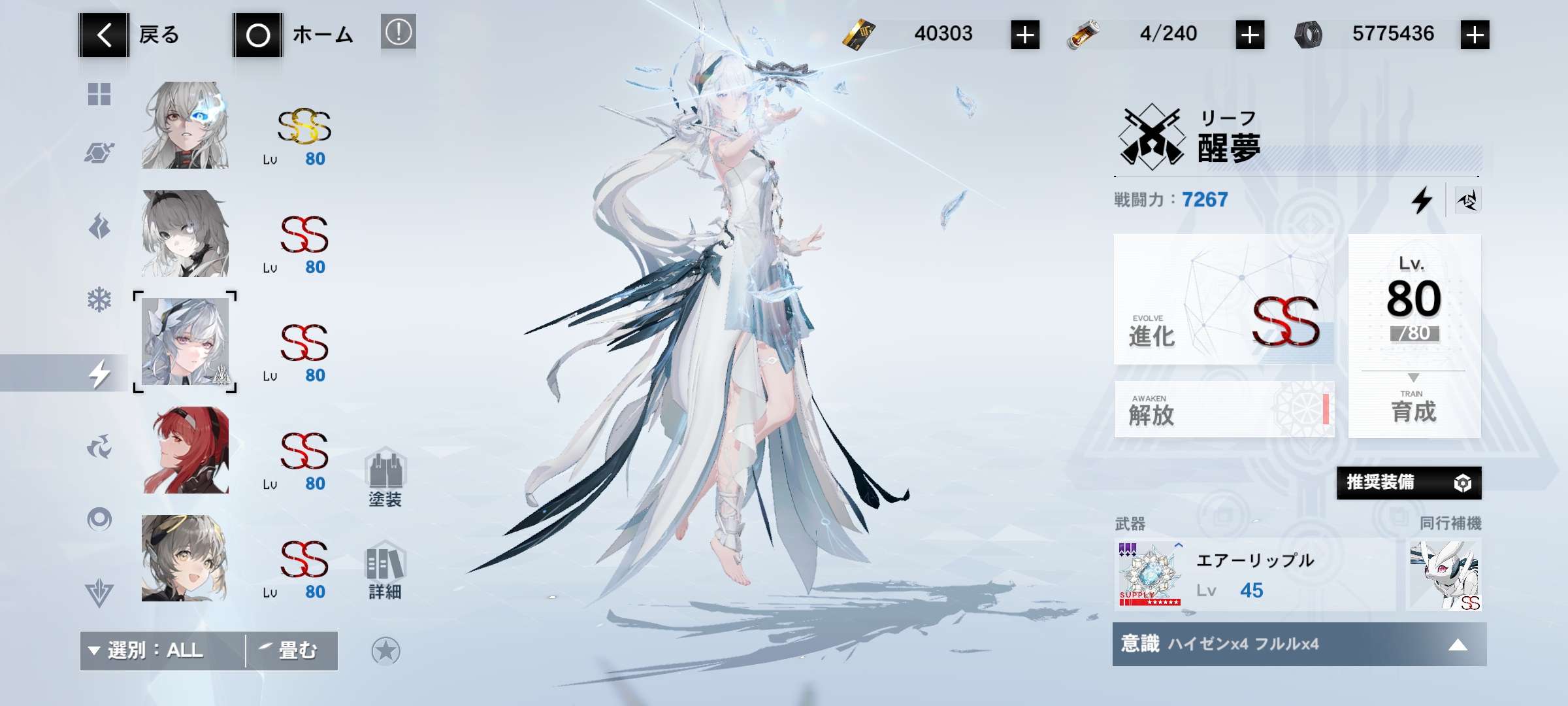This screenshot has height=706, width=1568.
Task: Open the 塗装 coating menu
Action: coord(385,478)
